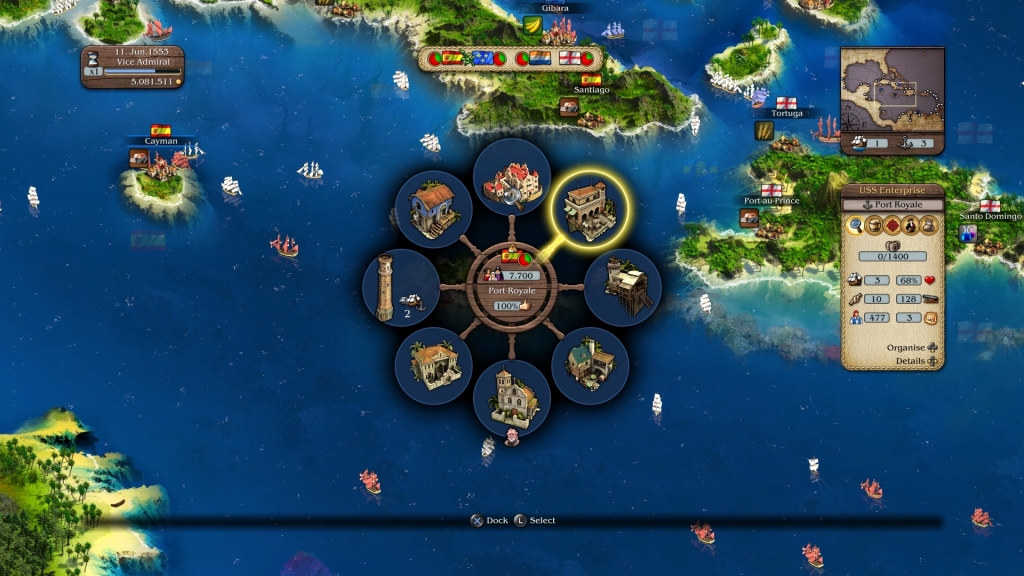Switch to the barrel cargo tab
1024x576 pixels.
pos(874,226)
